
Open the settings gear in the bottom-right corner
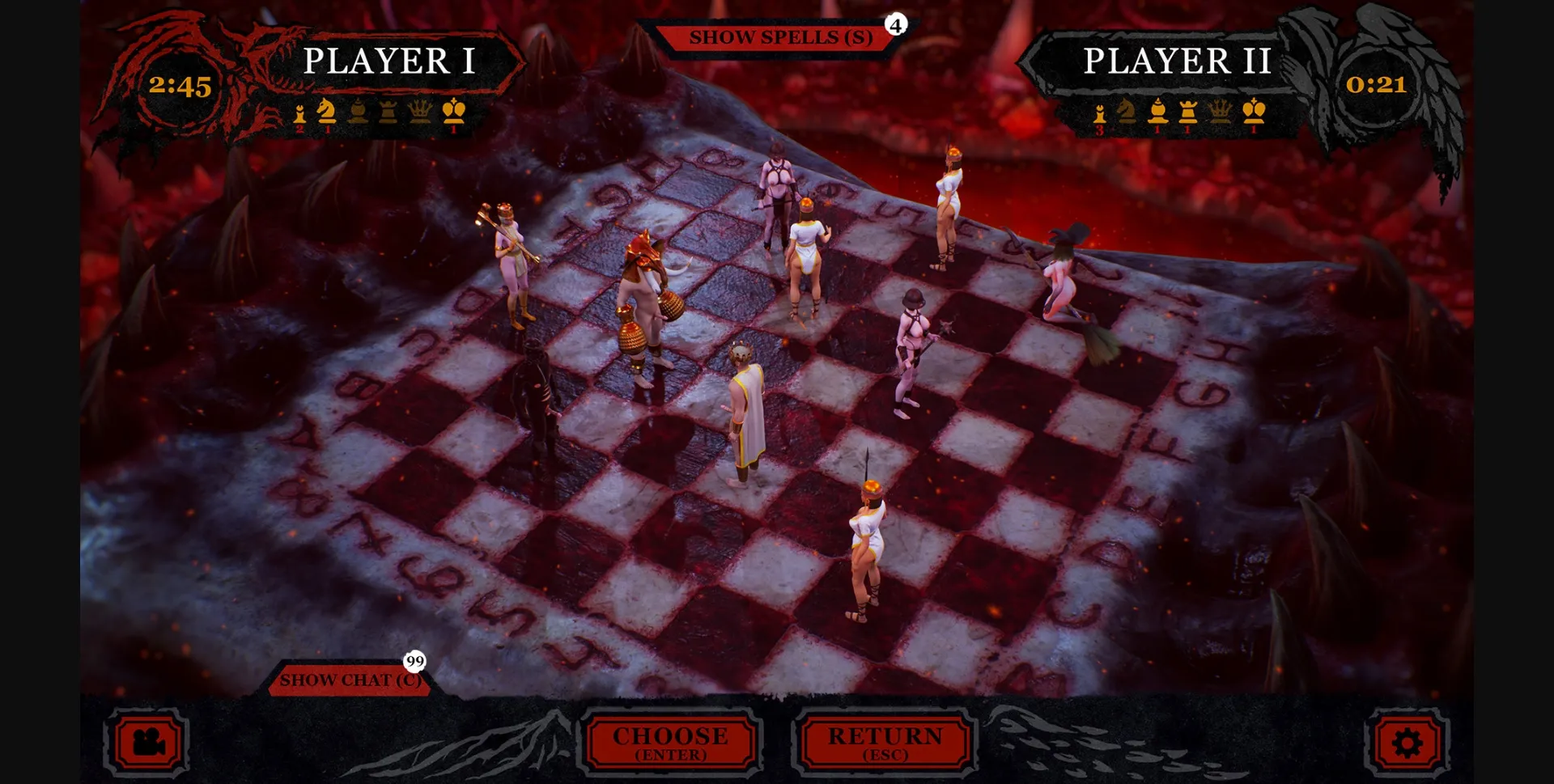click(1408, 740)
